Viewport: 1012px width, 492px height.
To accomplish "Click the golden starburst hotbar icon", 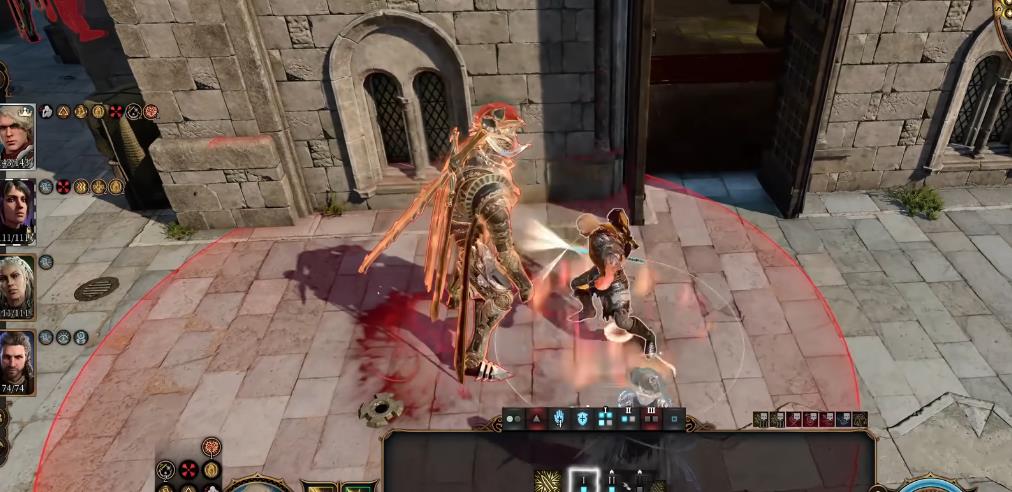I will pyautogui.click(x=548, y=482).
